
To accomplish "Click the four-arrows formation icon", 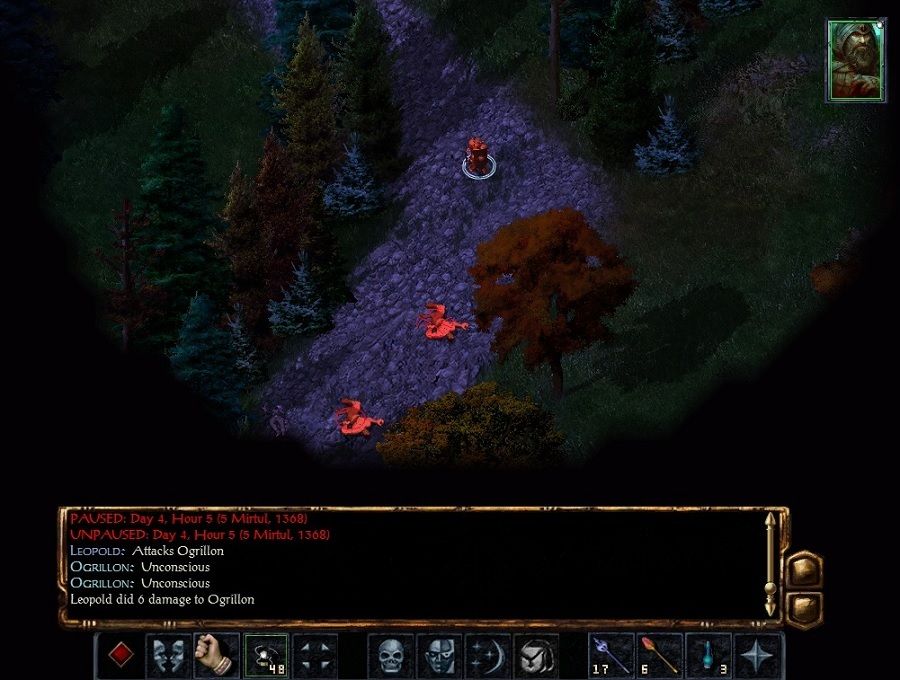I will [x=313, y=655].
